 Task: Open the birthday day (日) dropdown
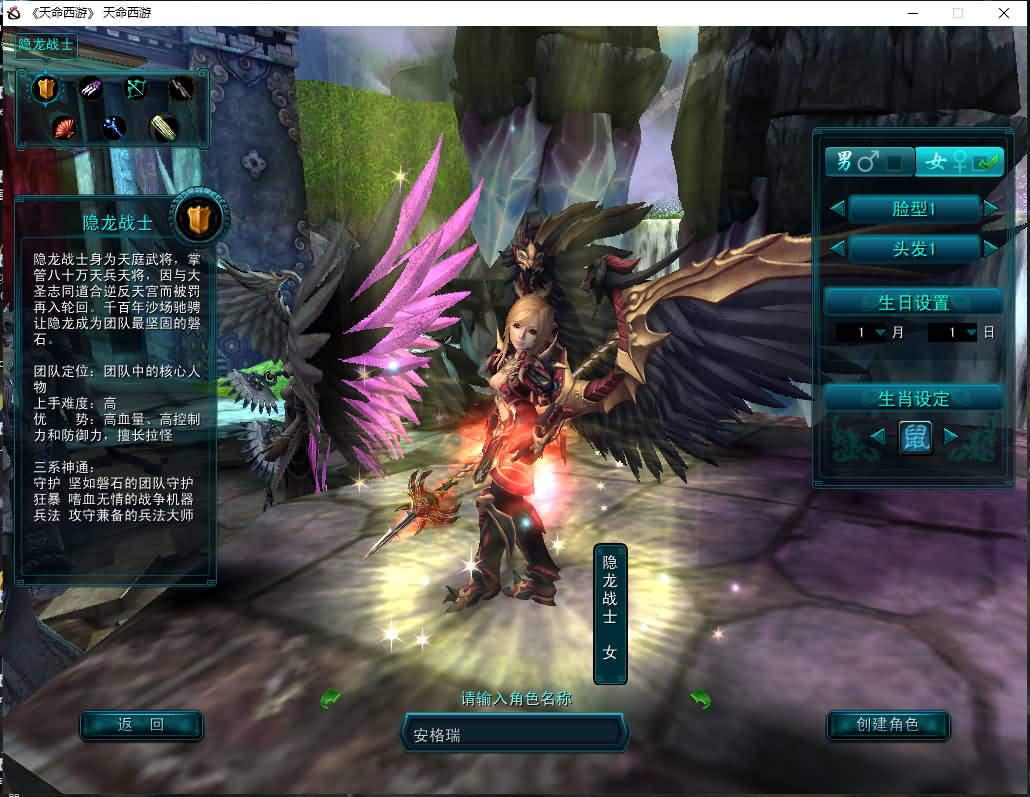[x=970, y=333]
